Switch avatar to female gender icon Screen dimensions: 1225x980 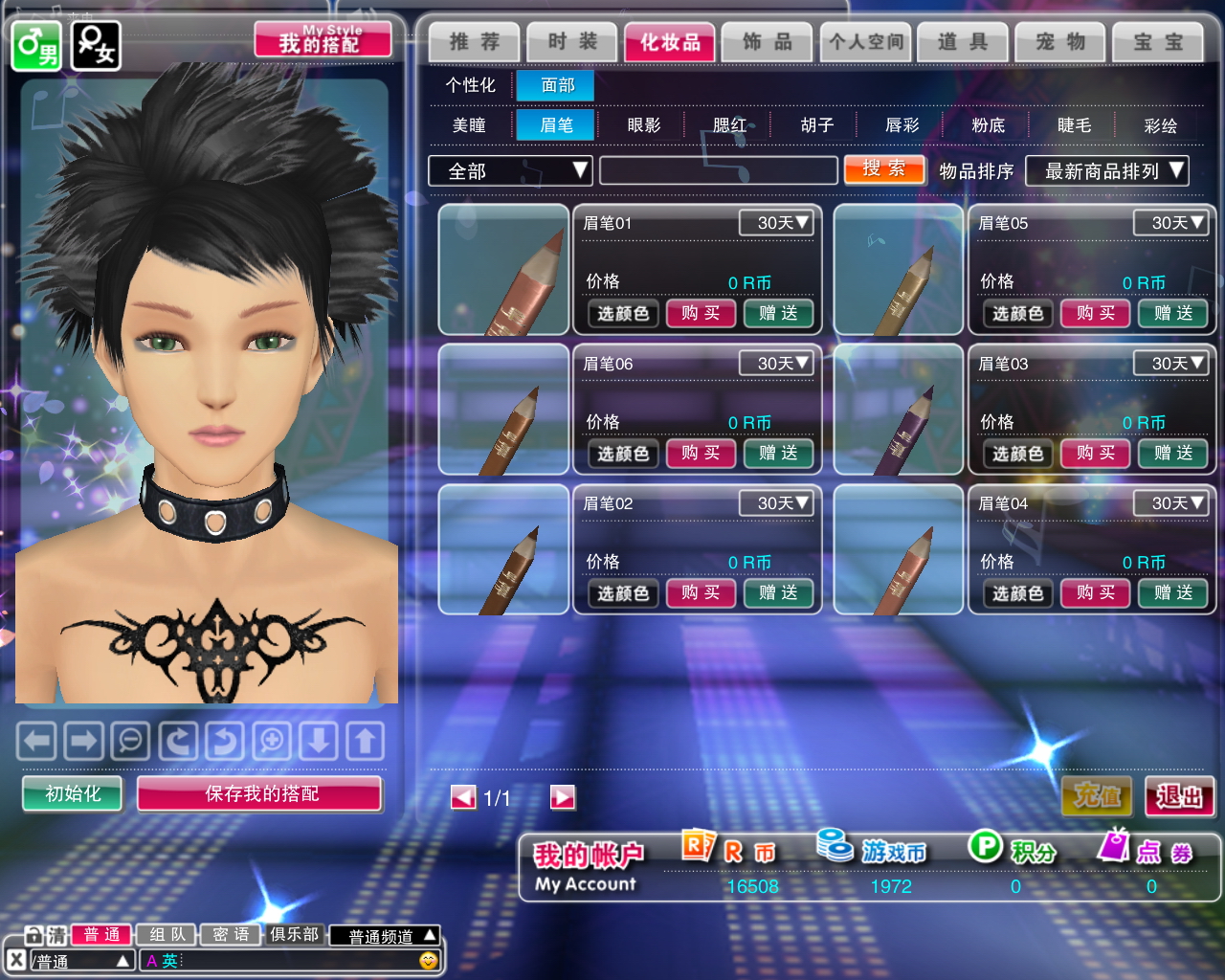point(96,45)
